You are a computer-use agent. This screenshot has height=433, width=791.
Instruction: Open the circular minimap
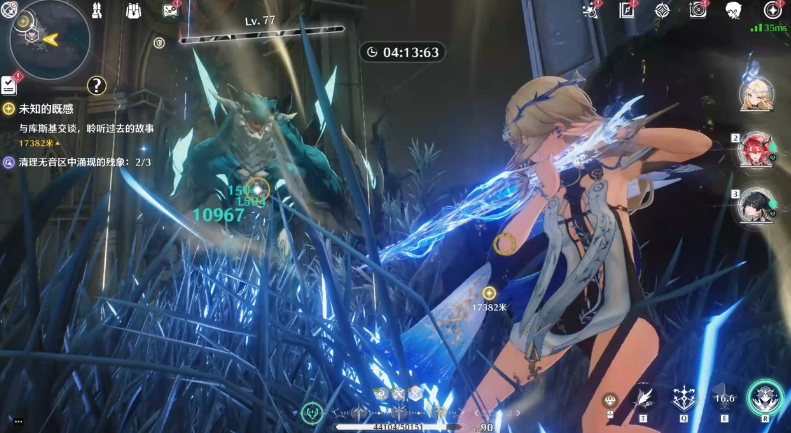(x=48, y=38)
